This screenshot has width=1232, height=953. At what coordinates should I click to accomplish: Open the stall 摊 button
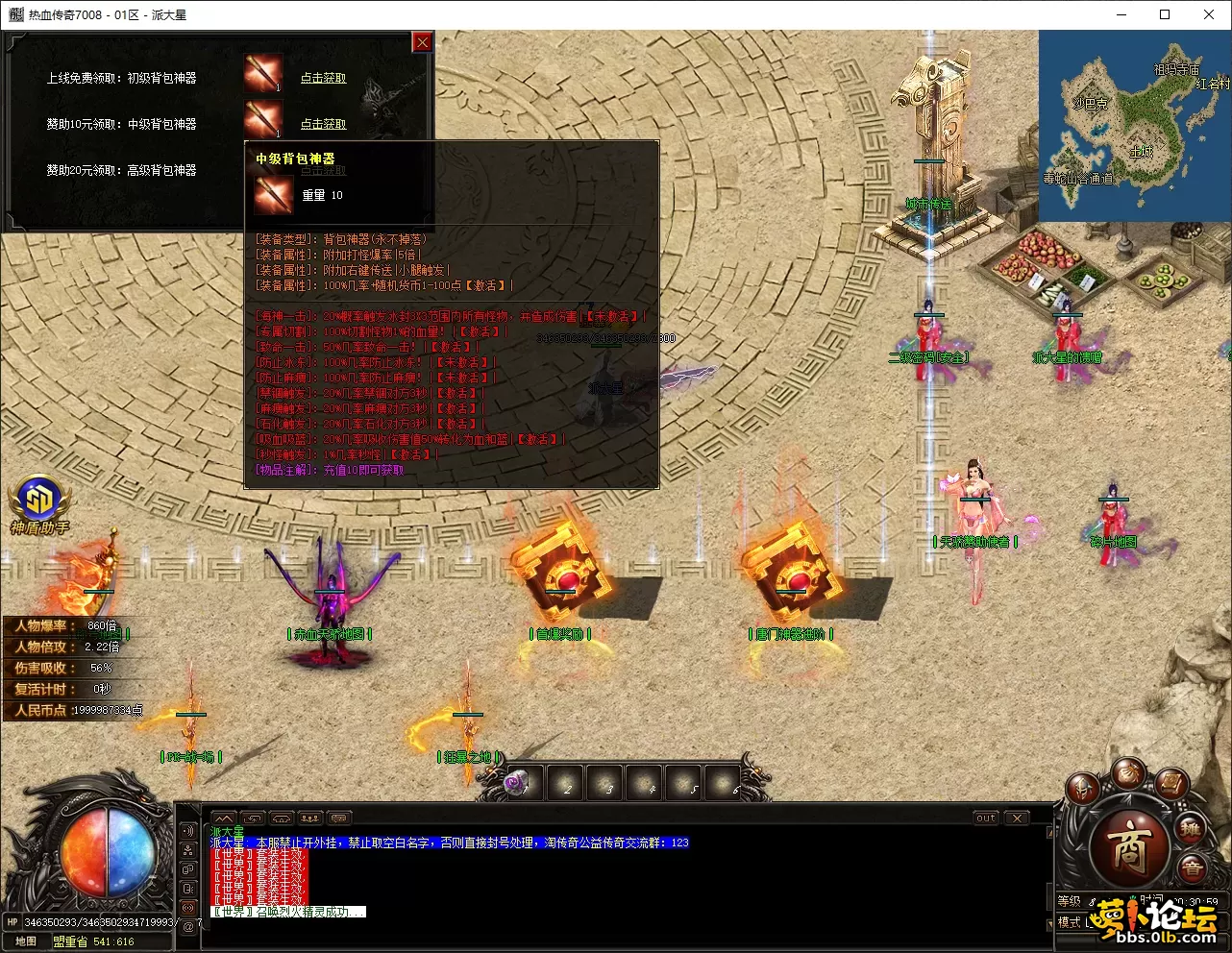click(x=1192, y=828)
